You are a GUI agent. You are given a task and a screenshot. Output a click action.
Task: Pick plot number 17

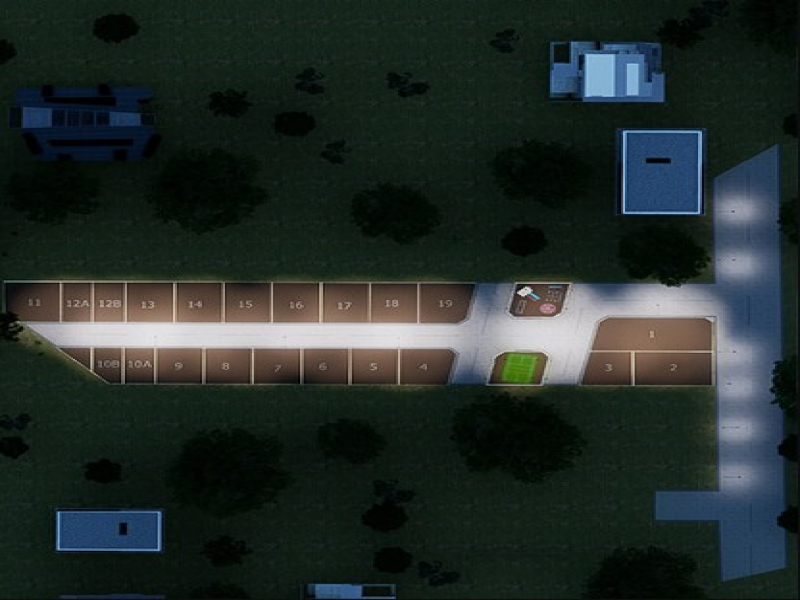[x=344, y=303]
